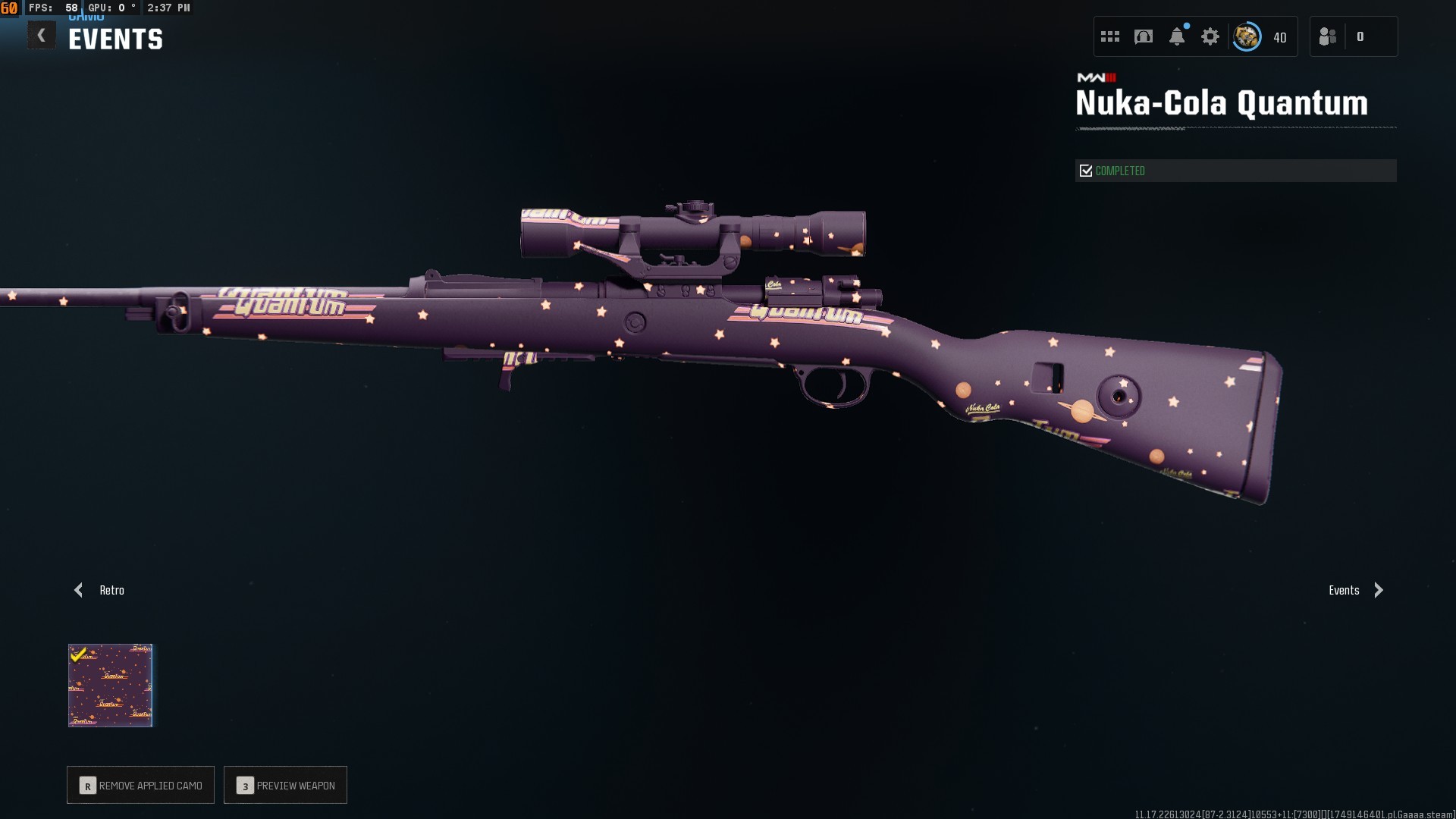1456x819 pixels.
Task: Go back using the top-left arrow
Action: click(42, 36)
